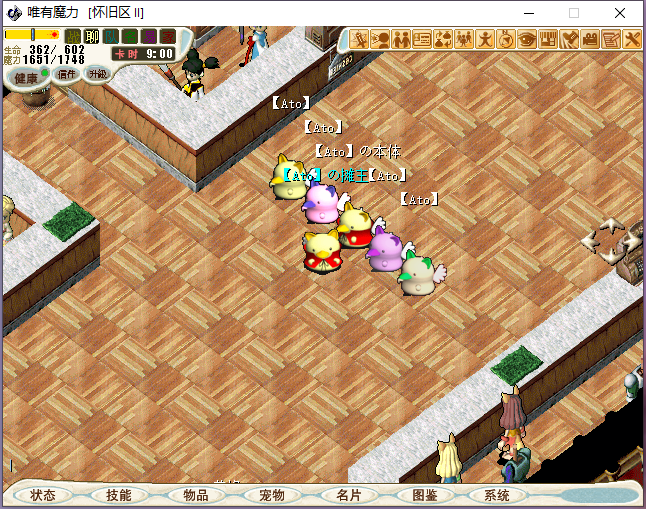Screen dimensions: 646x509
Task: Click the 升級 level-up button
Action: pyautogui.click(x=97, y=73)
